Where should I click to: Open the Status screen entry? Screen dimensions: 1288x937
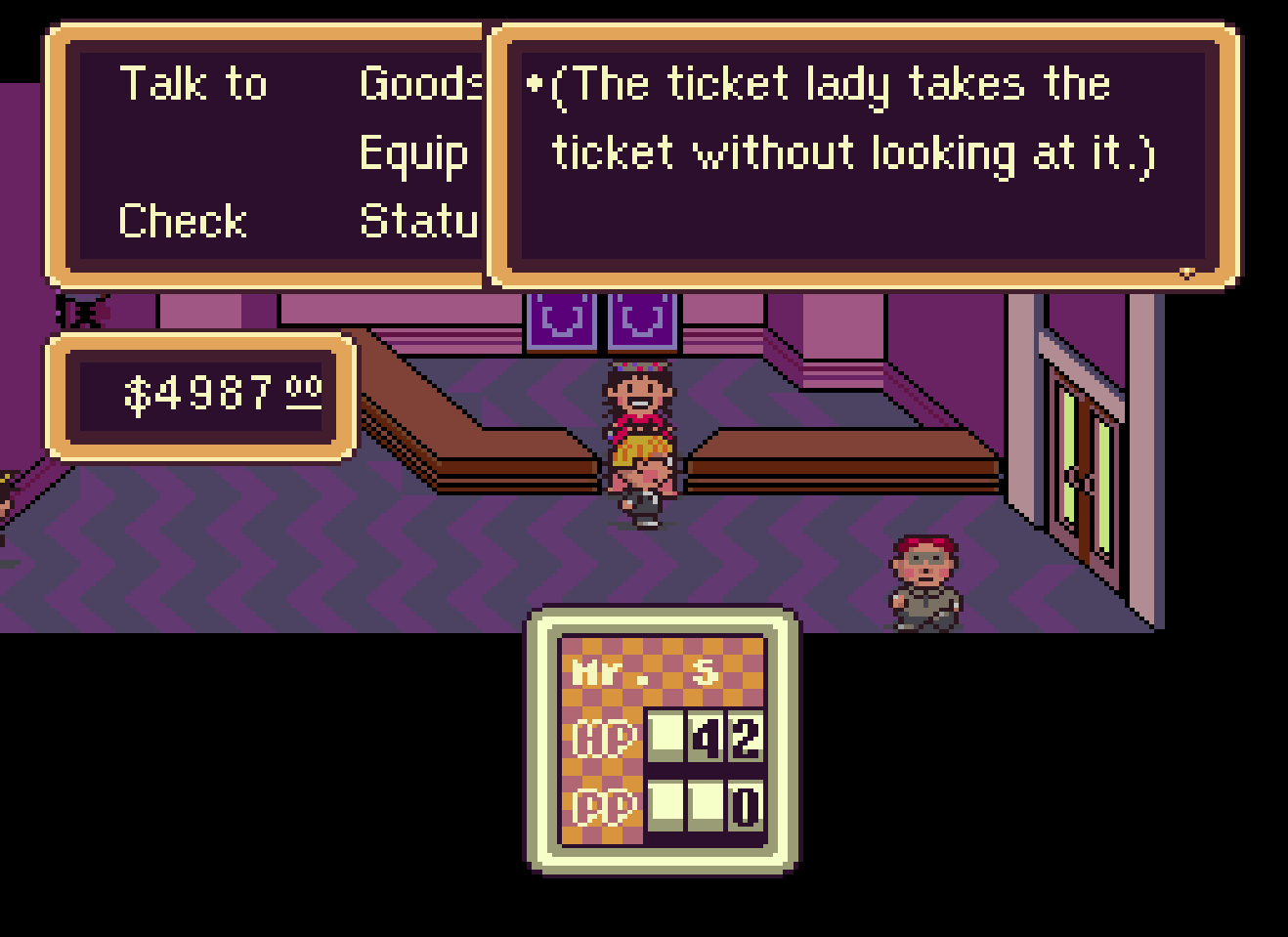pyautogui.click(x=419, y=221)
